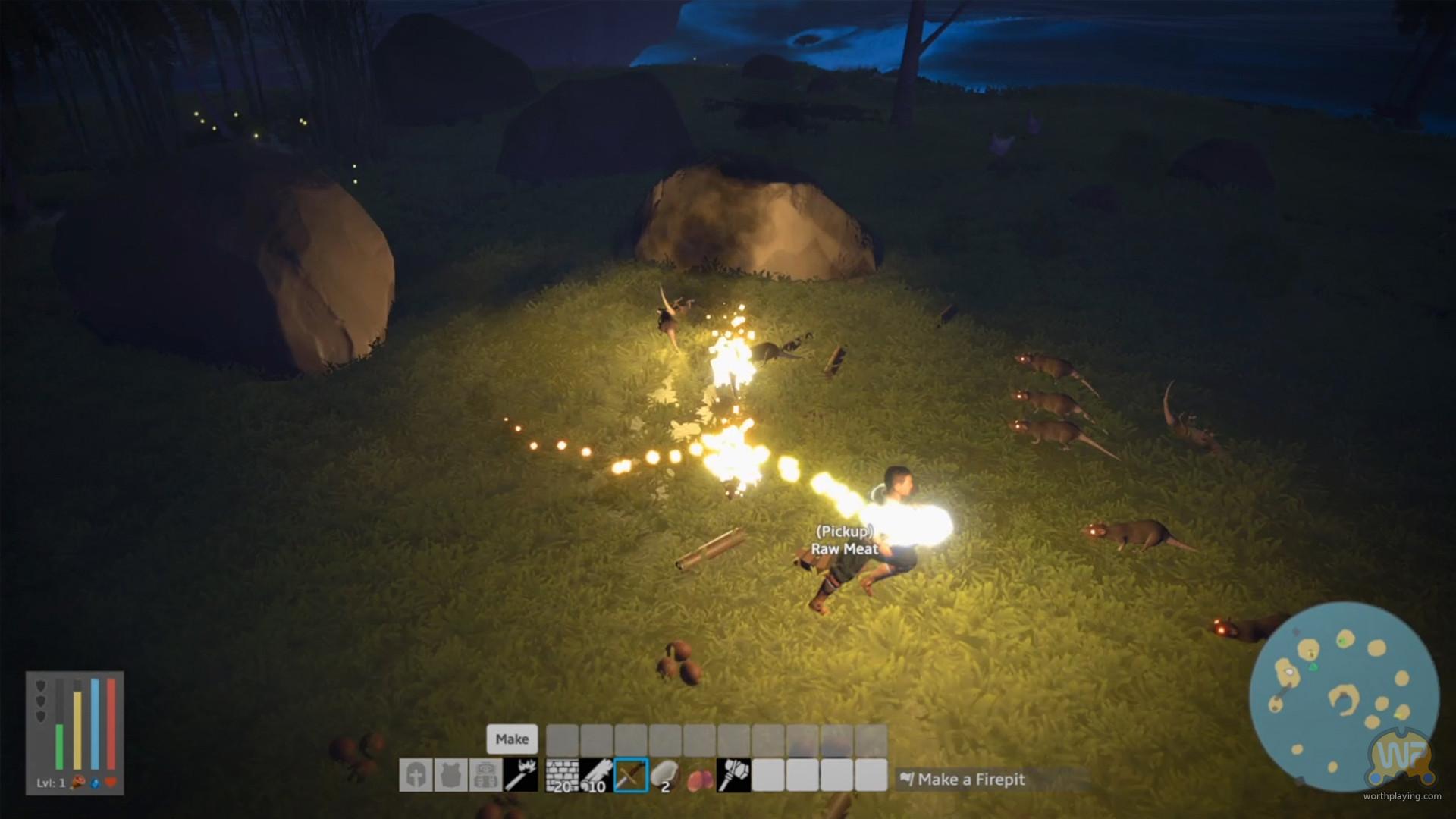Select the wood log stack of 10
Screen dimensions: 1456x819
[596, 775]
